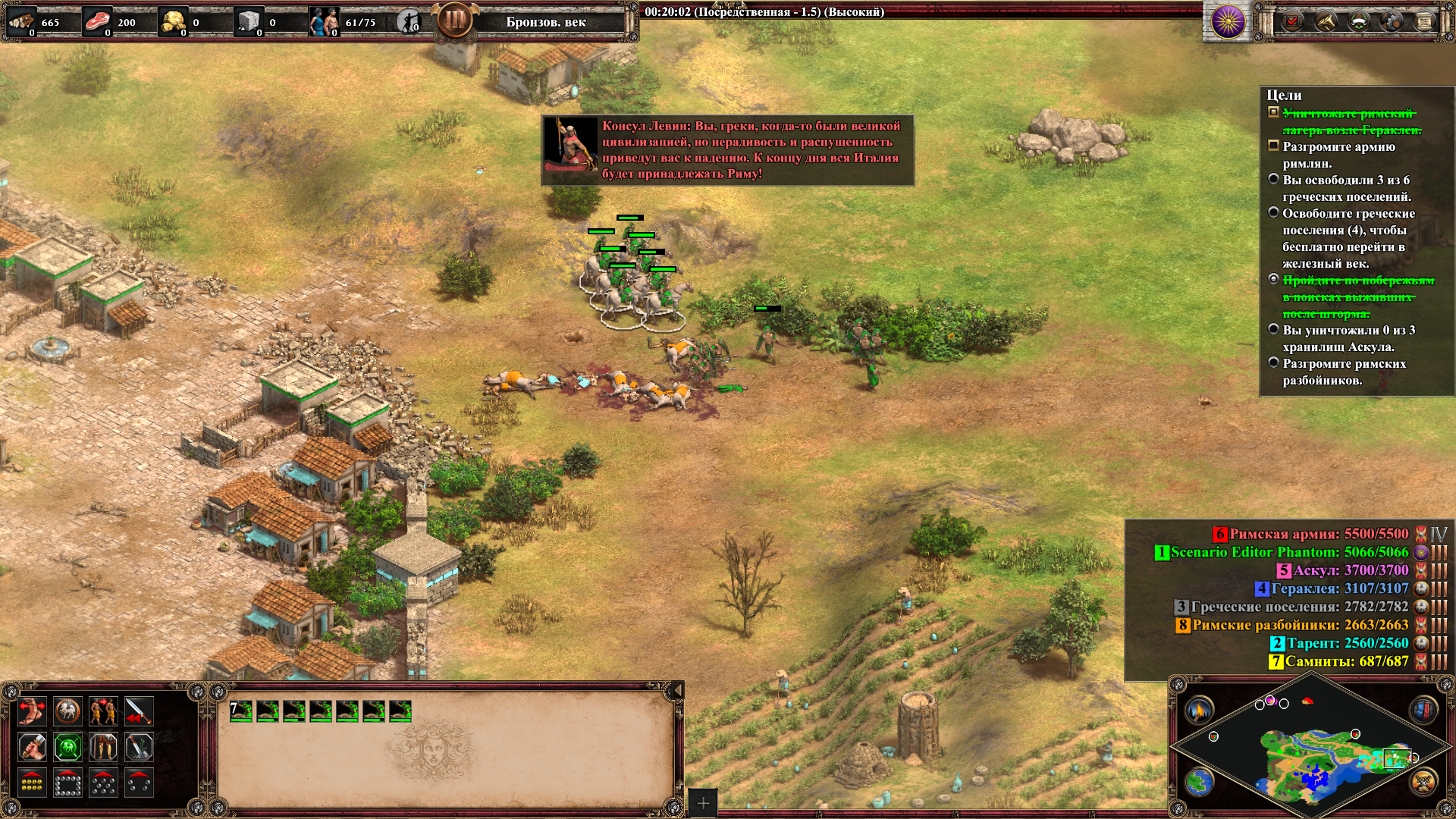The width and height of the screenshot is (1456, 819).
Task: Choose the gold line formation icon
Action: pos(32,783)
